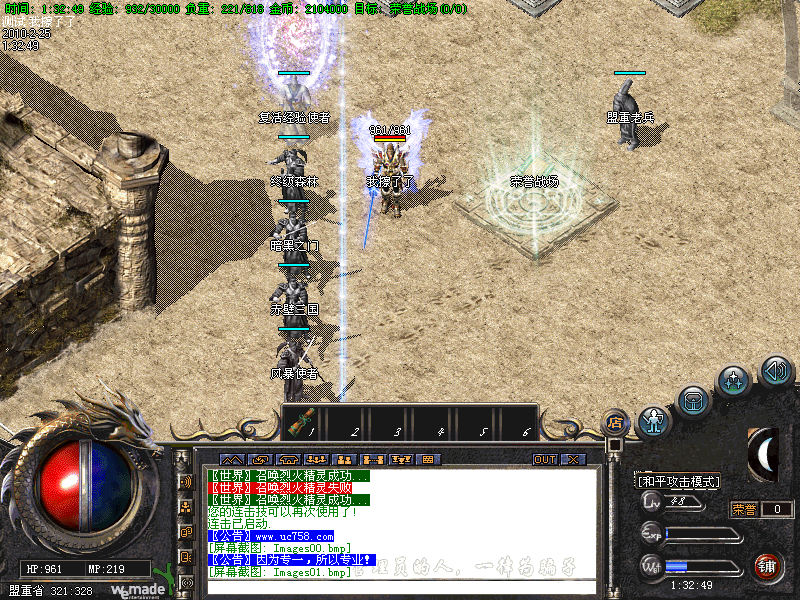Use the scroll item in belt slot 1
This screenshot has width=800, height=600.
tap(300, 422)
